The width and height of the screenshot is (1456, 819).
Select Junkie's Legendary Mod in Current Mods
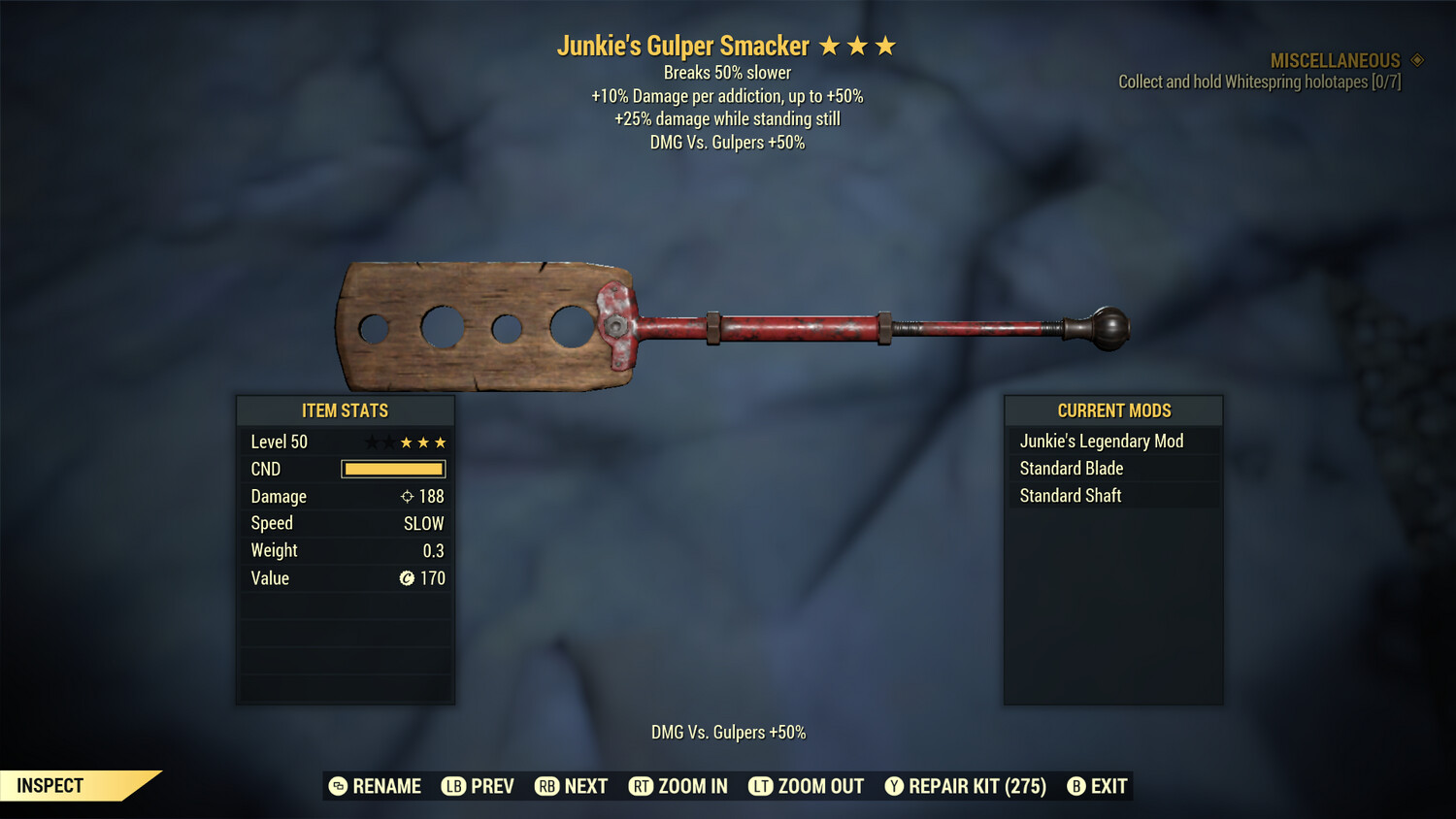coord(1102,442)
